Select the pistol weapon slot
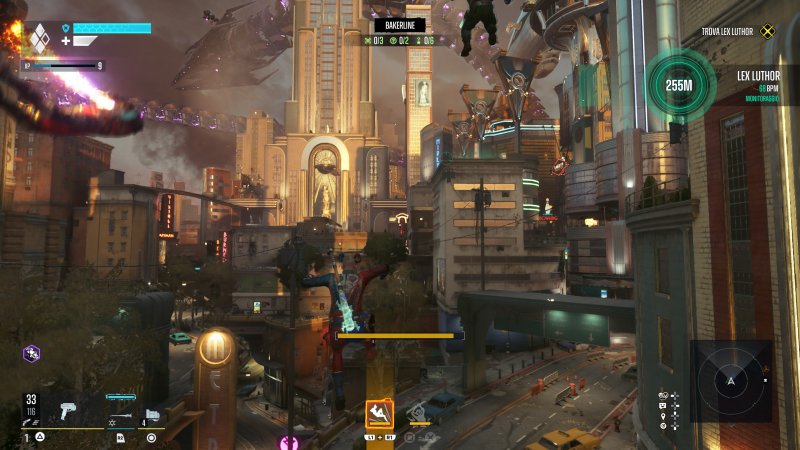Screen dimensions: 800x450 point(69,410)
